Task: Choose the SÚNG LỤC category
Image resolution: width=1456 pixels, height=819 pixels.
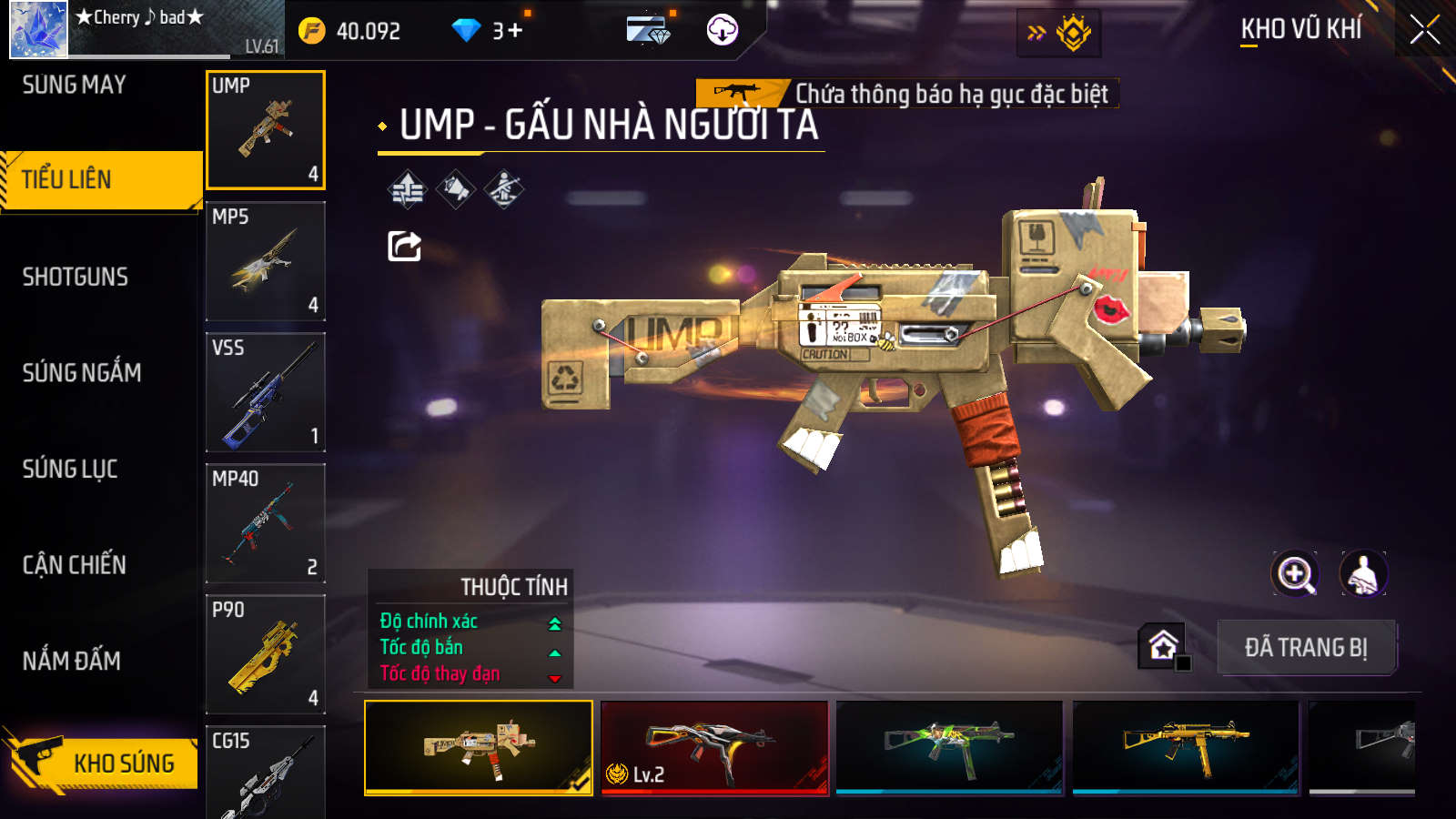Action: (x=70, y=469)
